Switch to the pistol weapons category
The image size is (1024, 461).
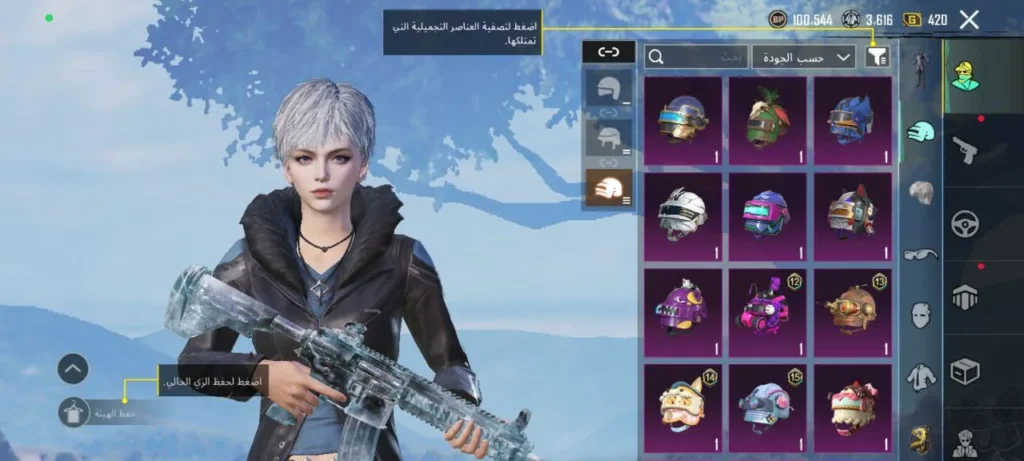pyautogui.click(x=965, y=150)
